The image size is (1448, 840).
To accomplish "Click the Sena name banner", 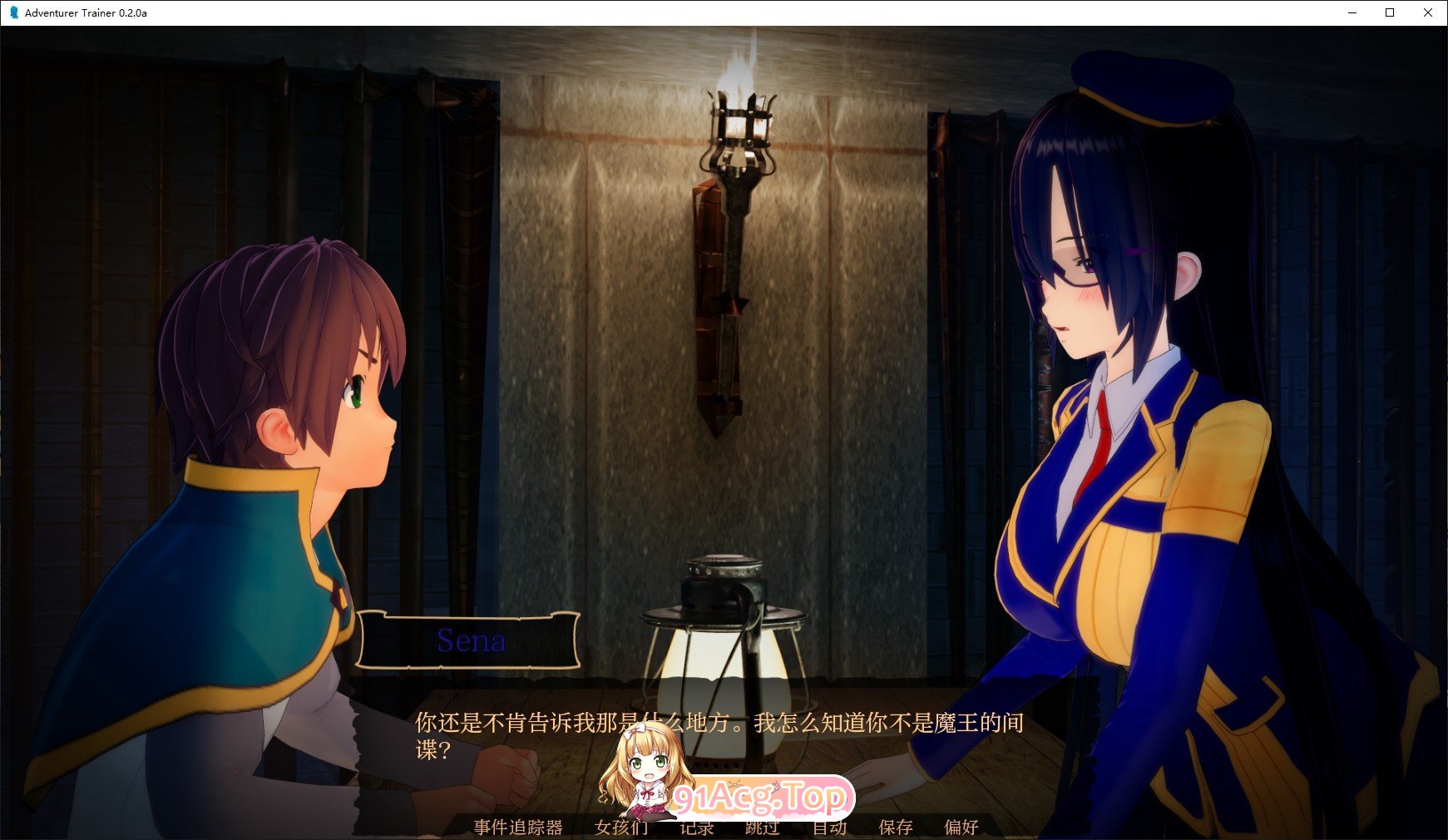I will [472, 641].
